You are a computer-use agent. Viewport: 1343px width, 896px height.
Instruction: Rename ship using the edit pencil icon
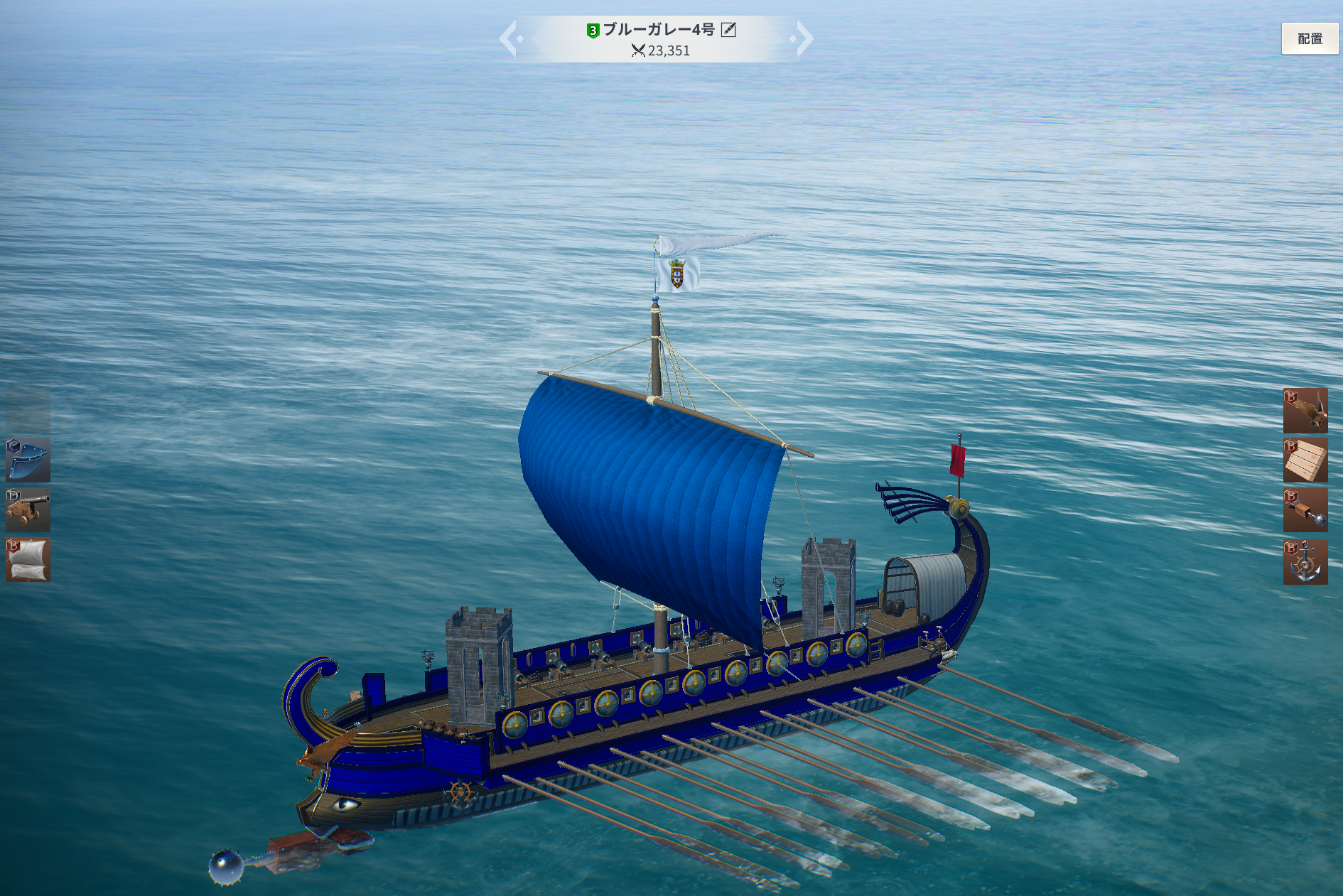pyautogui.click(x=728, y=29)
